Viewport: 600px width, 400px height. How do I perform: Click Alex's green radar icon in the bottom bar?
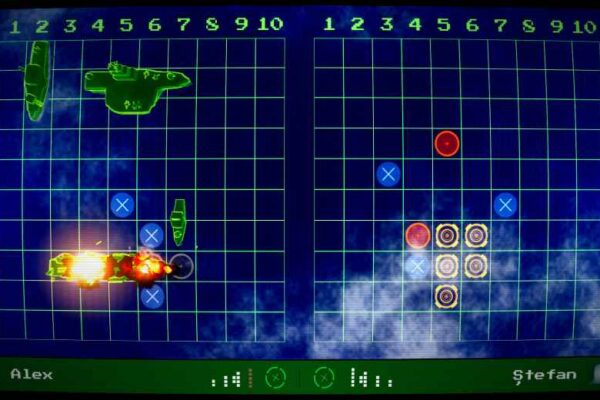tap(277, 378)
